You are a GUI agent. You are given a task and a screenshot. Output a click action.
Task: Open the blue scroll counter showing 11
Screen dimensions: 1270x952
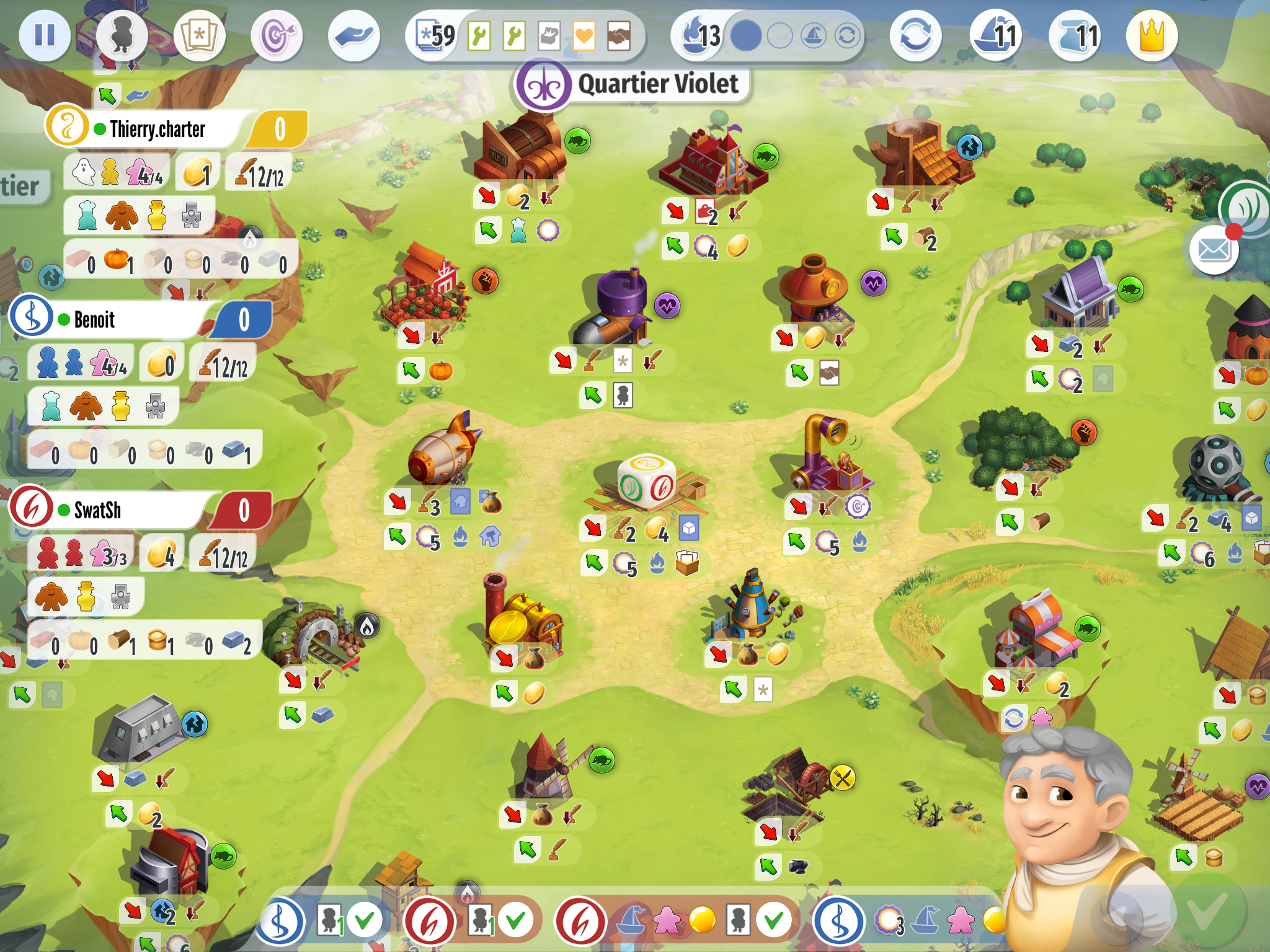(1075, 35)
